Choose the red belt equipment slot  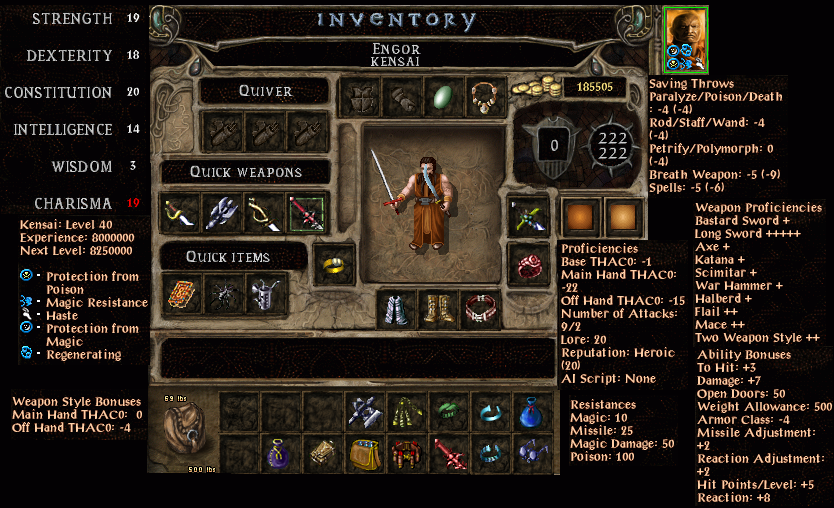coord(482,310)
